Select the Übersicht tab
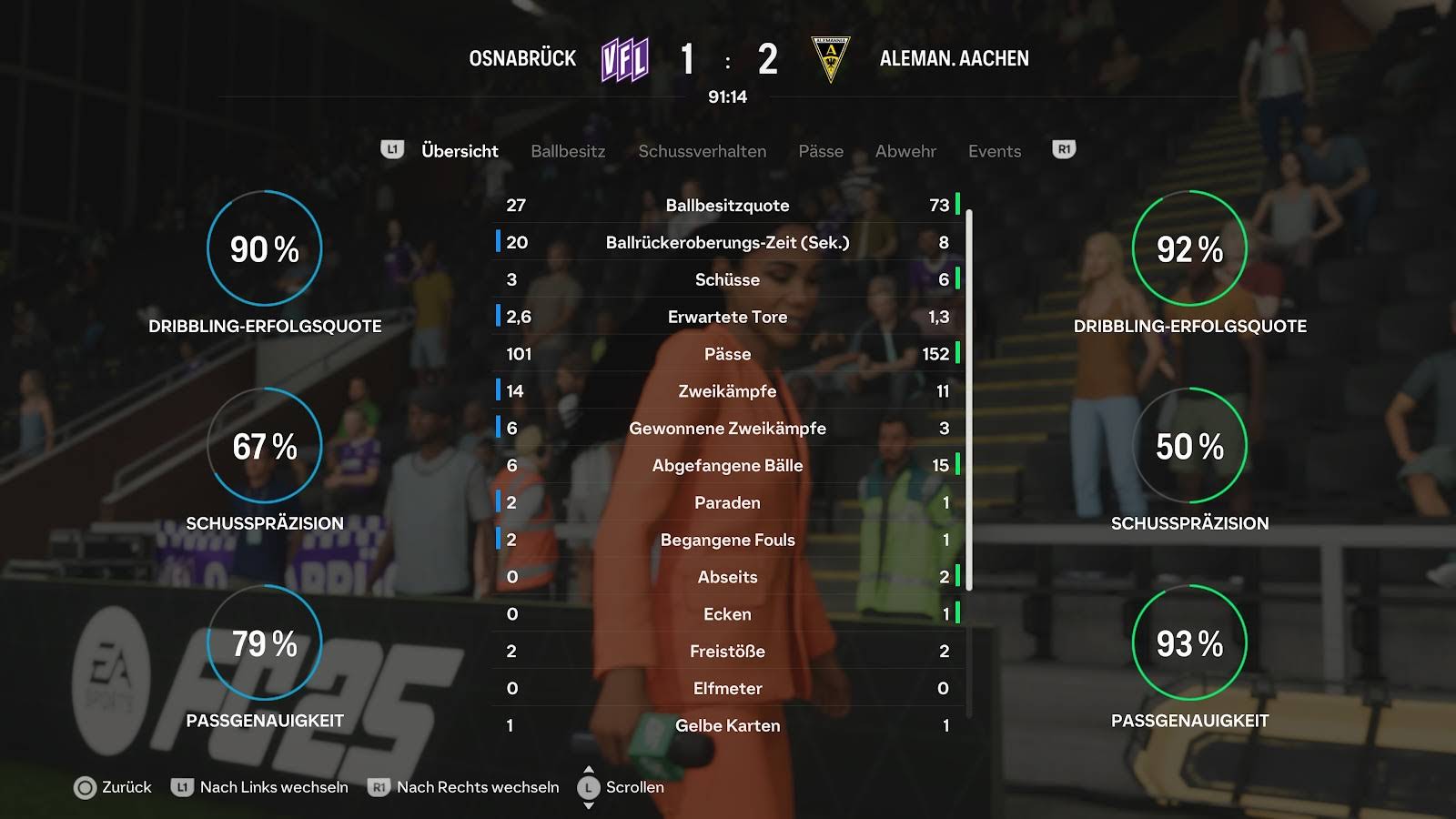1456x819 pixels. [x=460, y=151]
